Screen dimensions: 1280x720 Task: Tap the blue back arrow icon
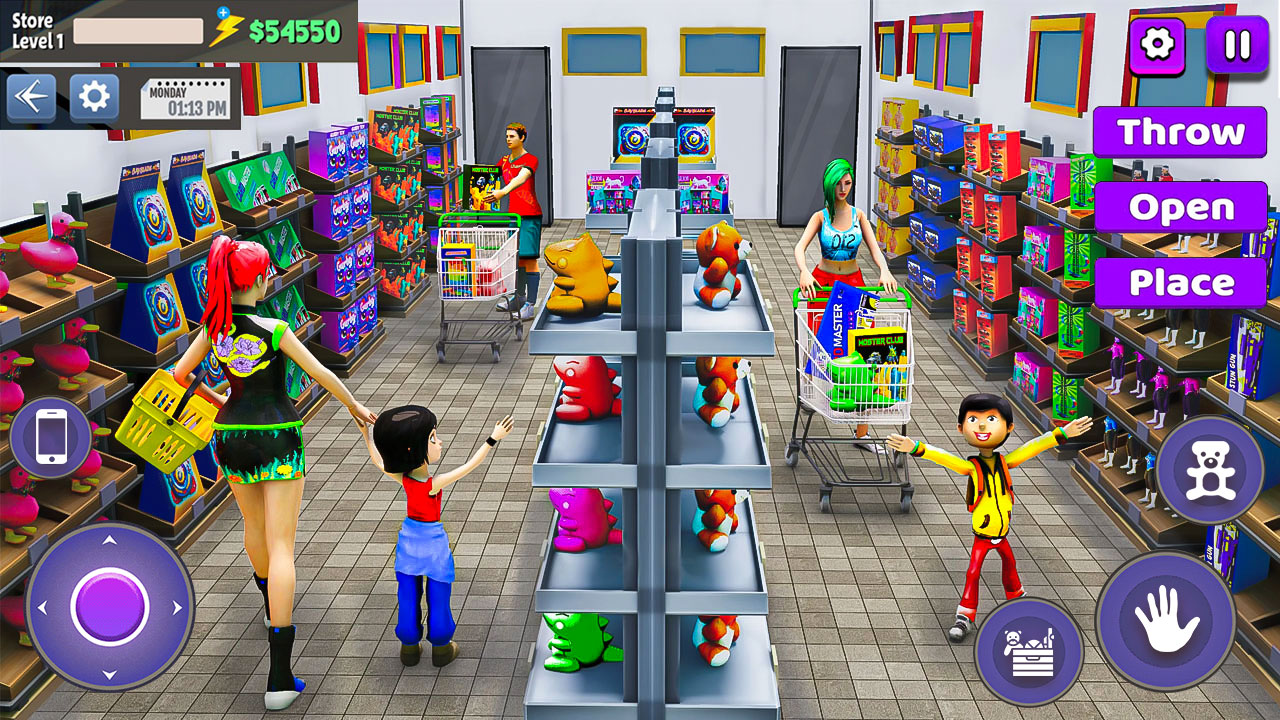31,96
